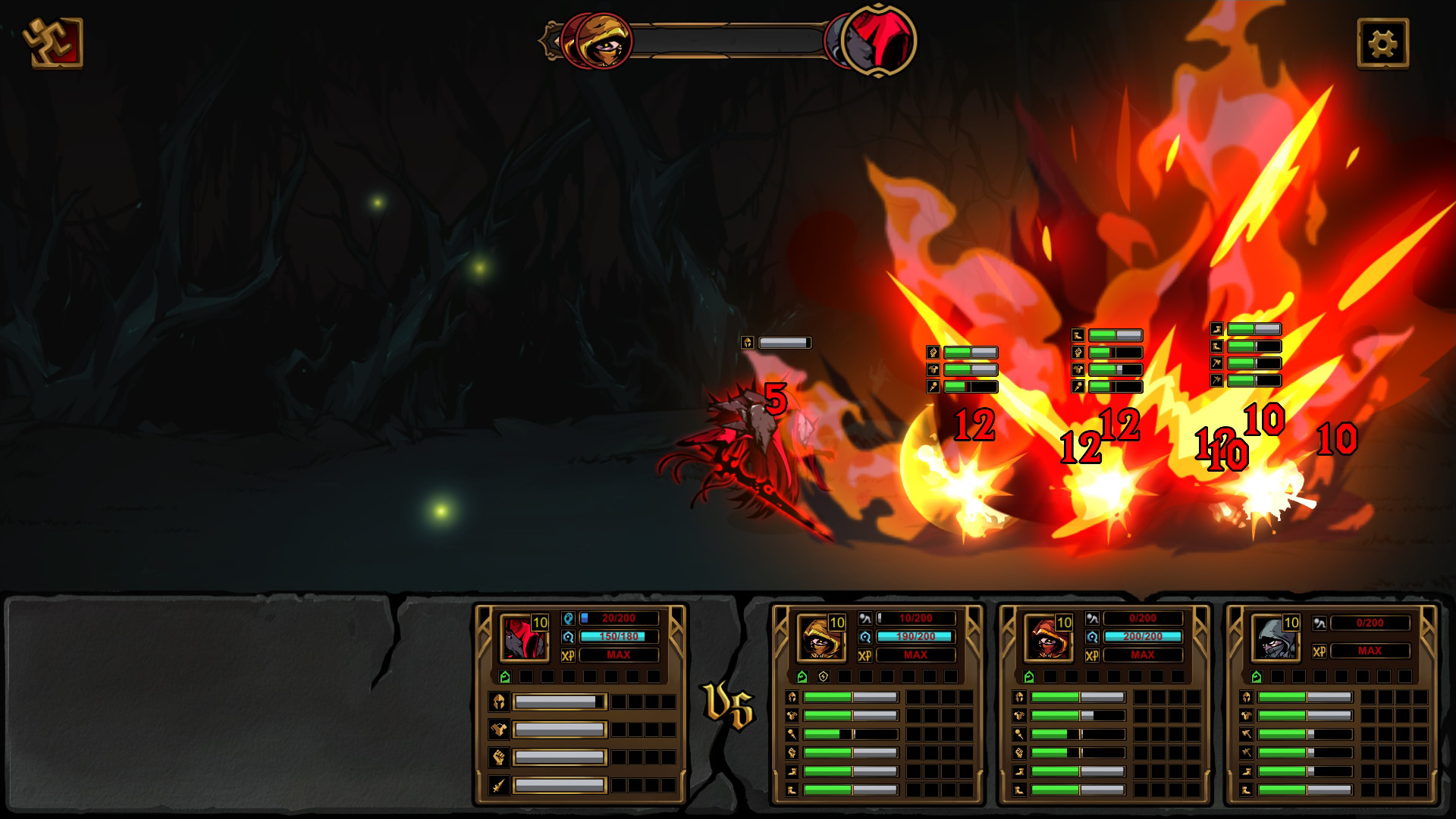Click the chest armor stat icon on yellow hooded character
The height and width of the screenshot is (819, 1456).
point(792,716)
